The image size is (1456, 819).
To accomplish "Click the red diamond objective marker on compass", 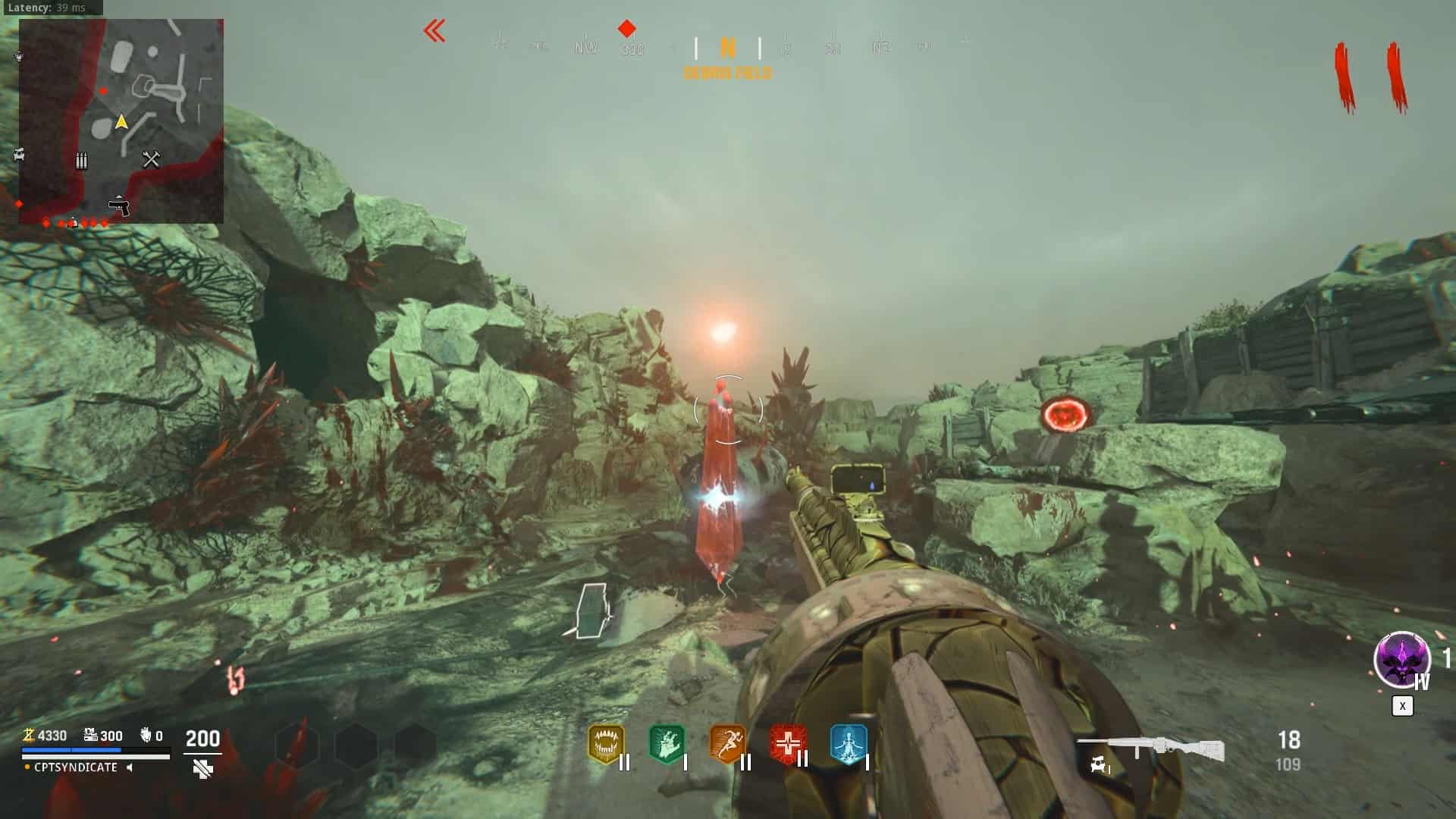I will (x=626, y=29).
